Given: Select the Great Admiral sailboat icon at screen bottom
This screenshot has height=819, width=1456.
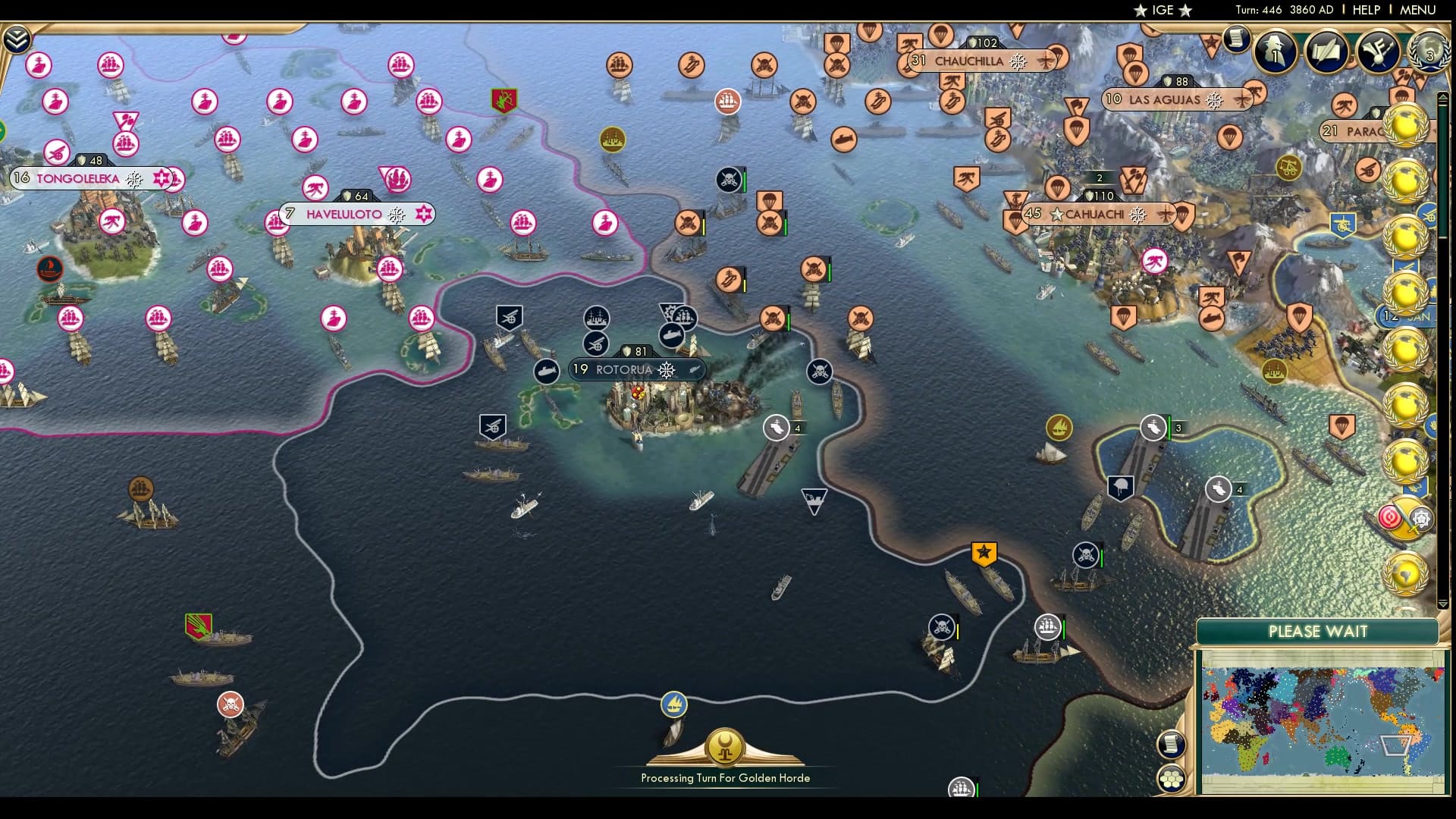Looking at the screenshot, I should 673,704.
